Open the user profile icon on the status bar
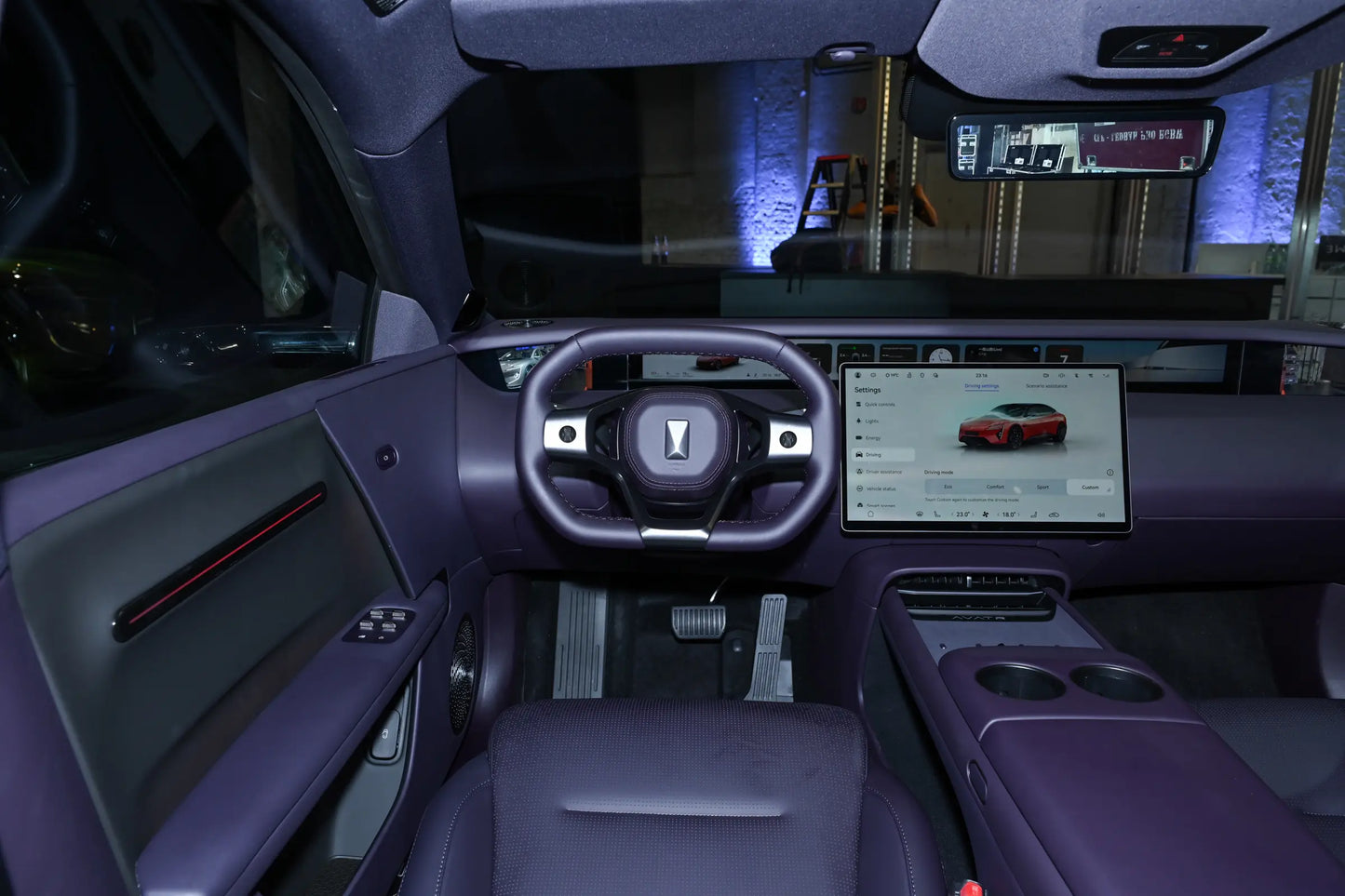Image resolution: width=1345 pixels, height=896 pixels. coord(857,375)
